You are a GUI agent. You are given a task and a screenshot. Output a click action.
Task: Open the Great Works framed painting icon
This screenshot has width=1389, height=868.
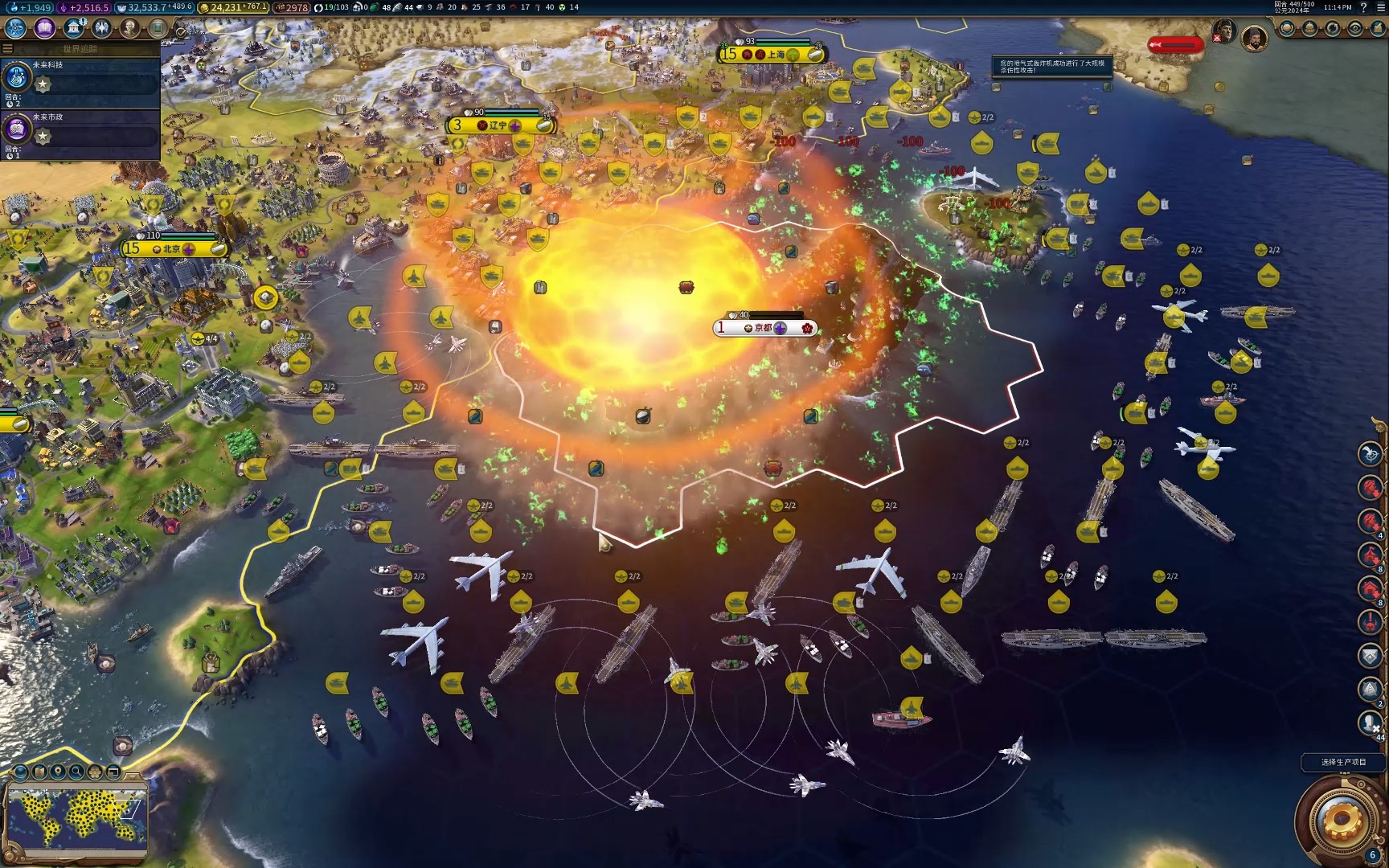[158, 28]
